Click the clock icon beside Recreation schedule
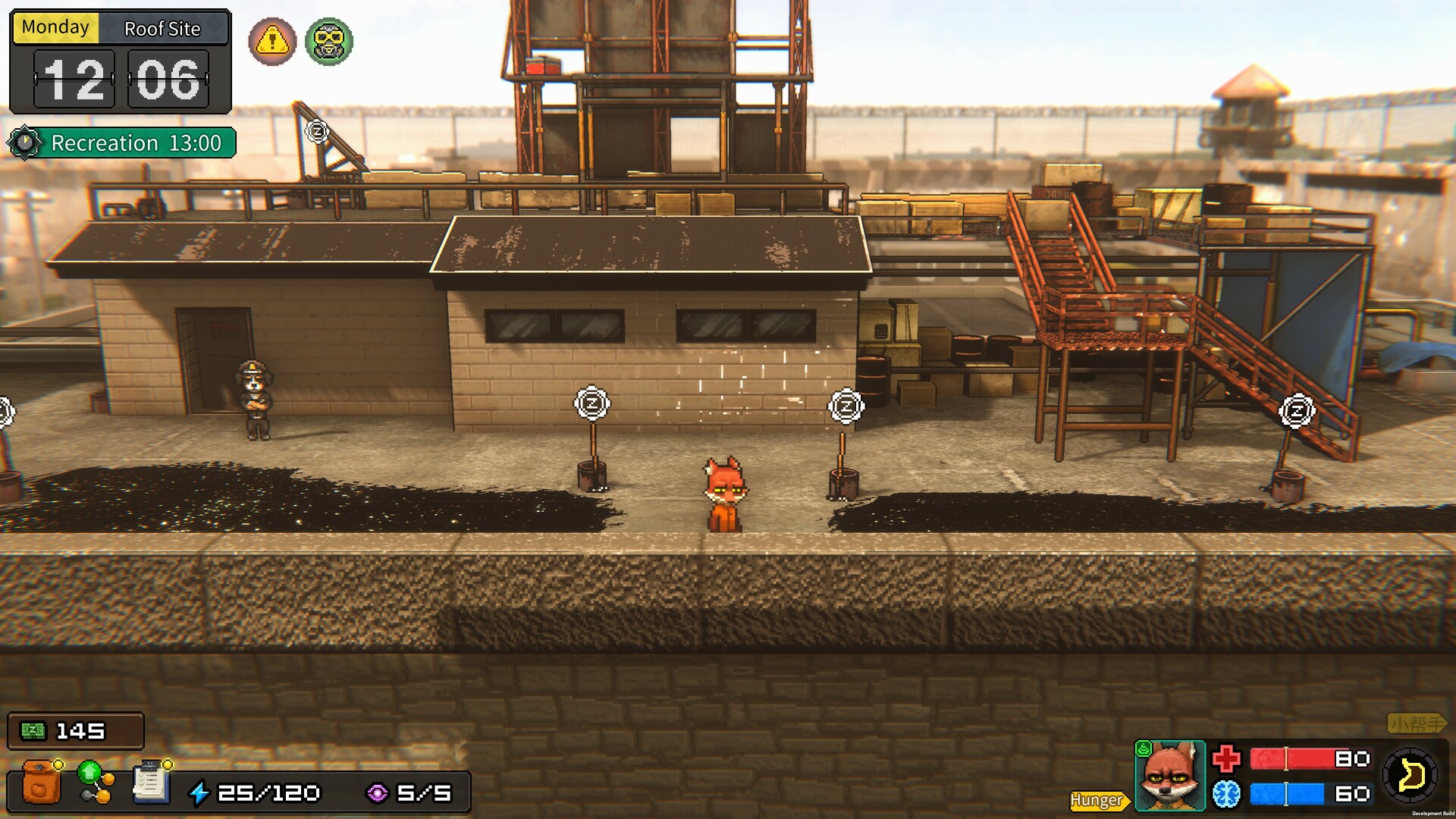 coord(24,142)
